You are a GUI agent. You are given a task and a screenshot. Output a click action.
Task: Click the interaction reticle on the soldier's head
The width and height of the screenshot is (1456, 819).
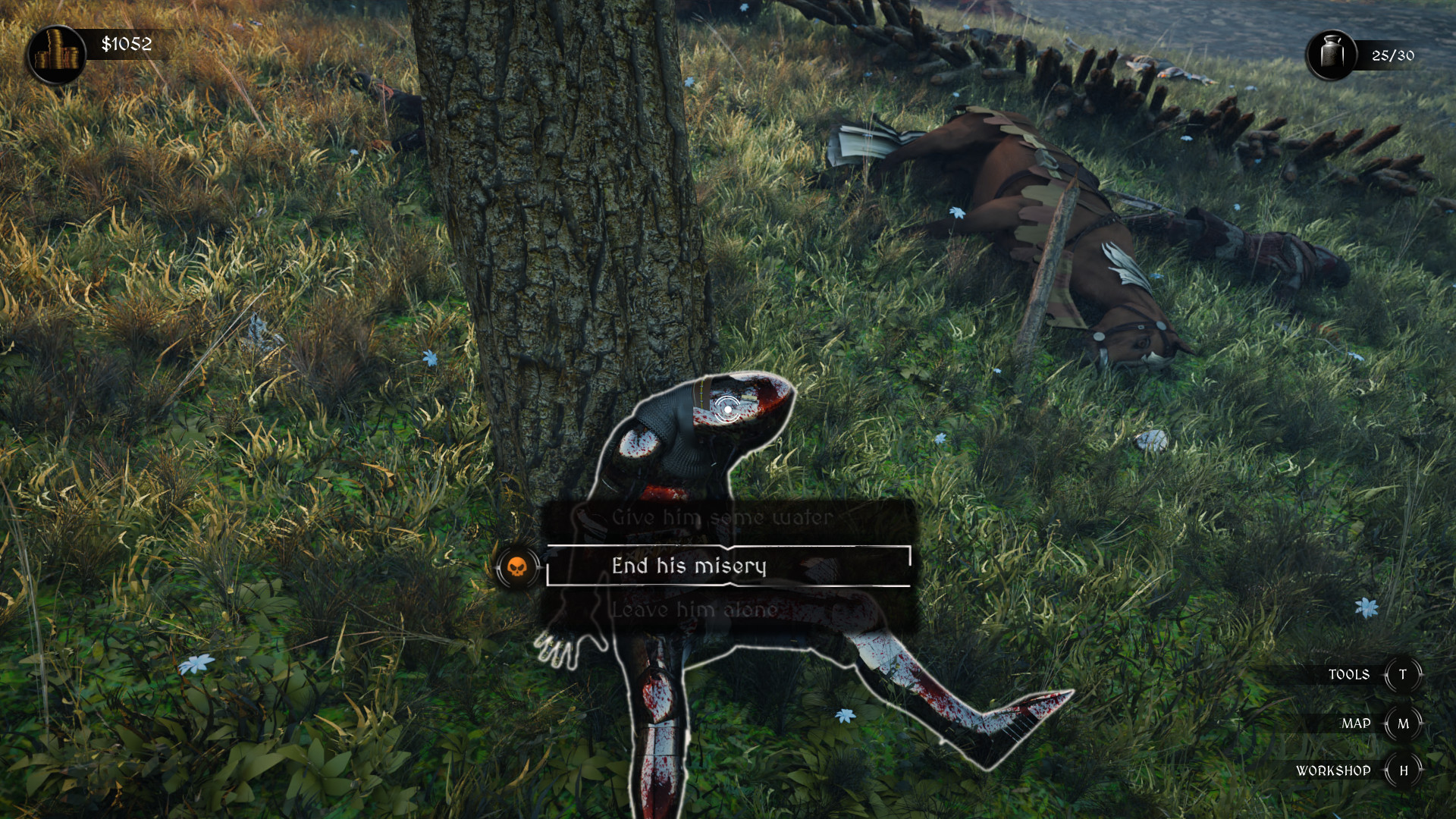coord(727,408)
